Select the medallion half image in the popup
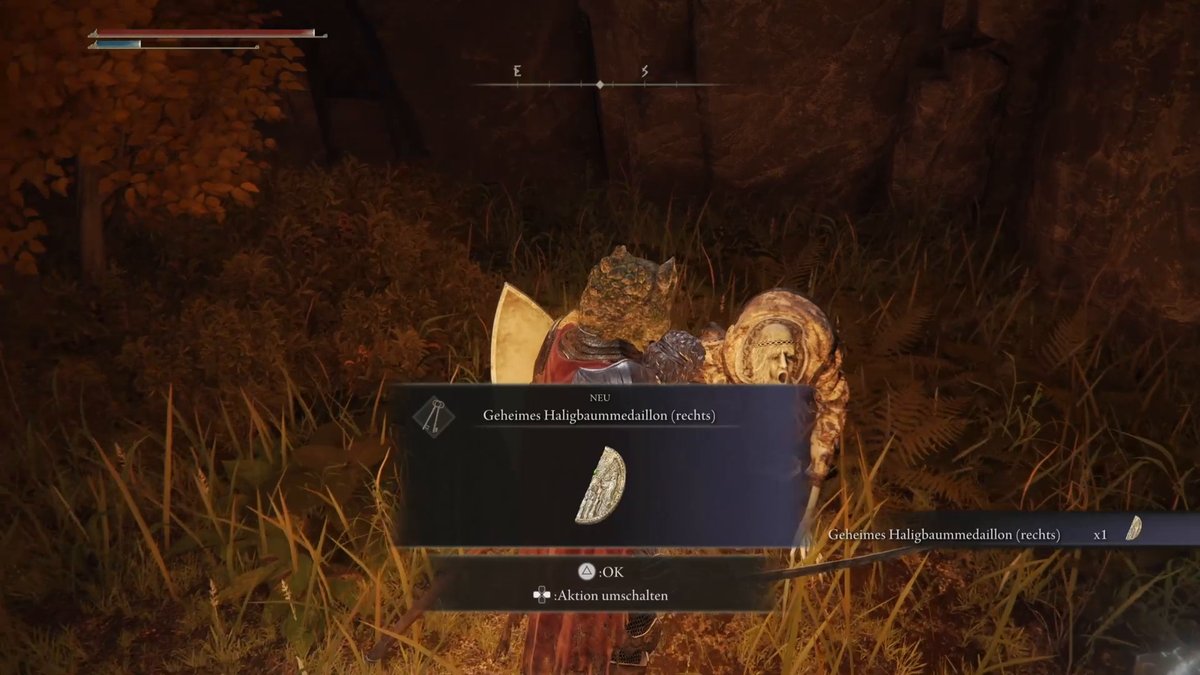Screen dimensions: 1200x675 pyautogui.click(x=601, y=486)
